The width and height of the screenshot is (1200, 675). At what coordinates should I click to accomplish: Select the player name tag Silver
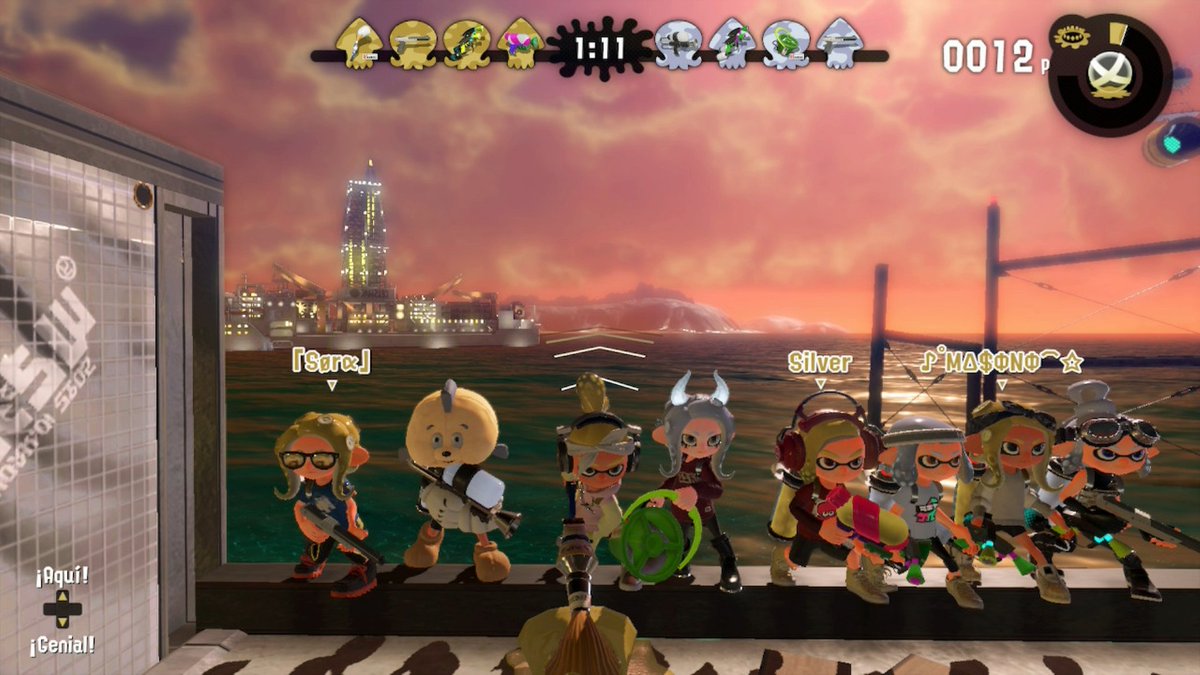coord(820,361)
